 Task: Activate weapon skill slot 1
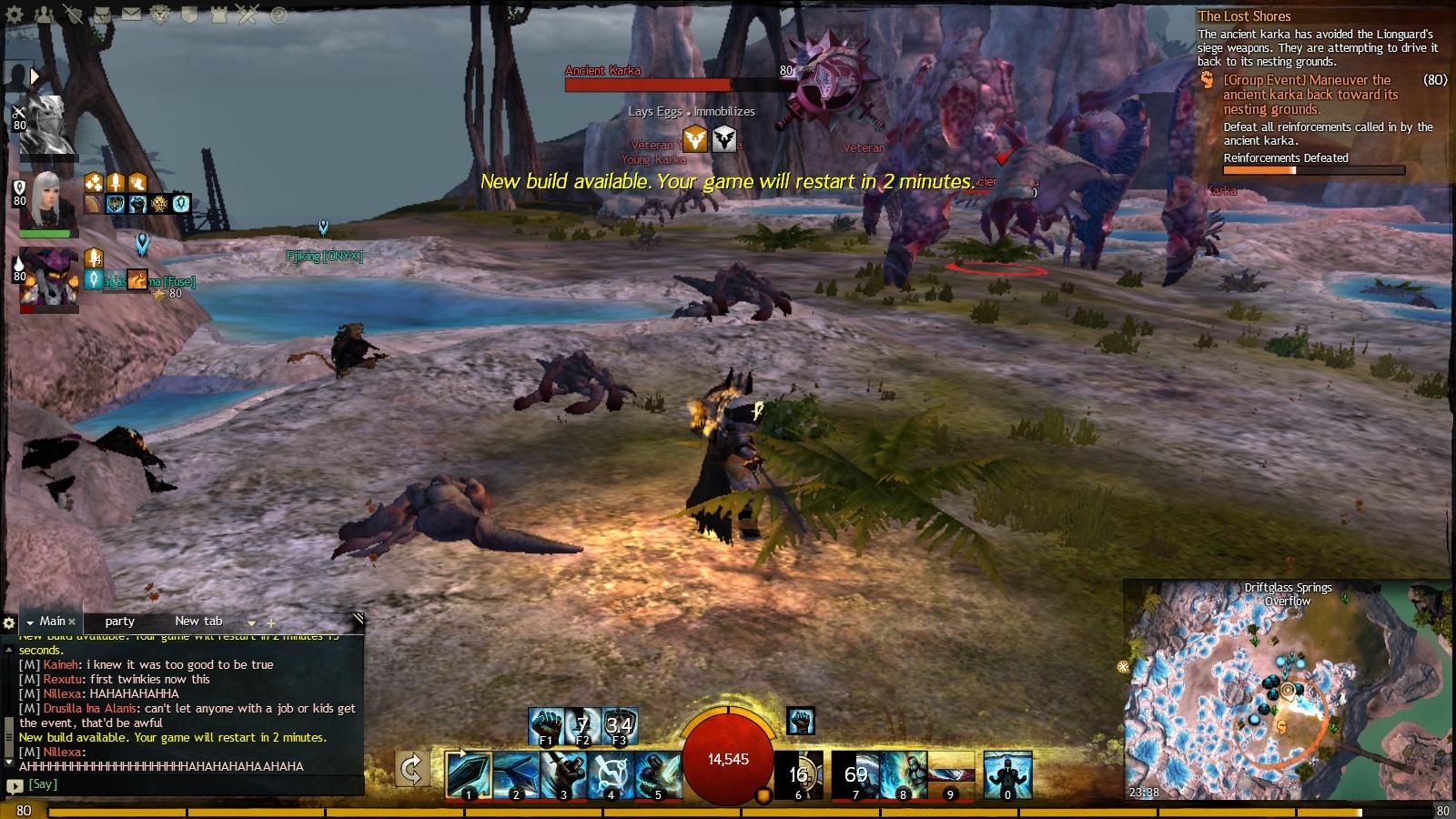click(469, 775)
